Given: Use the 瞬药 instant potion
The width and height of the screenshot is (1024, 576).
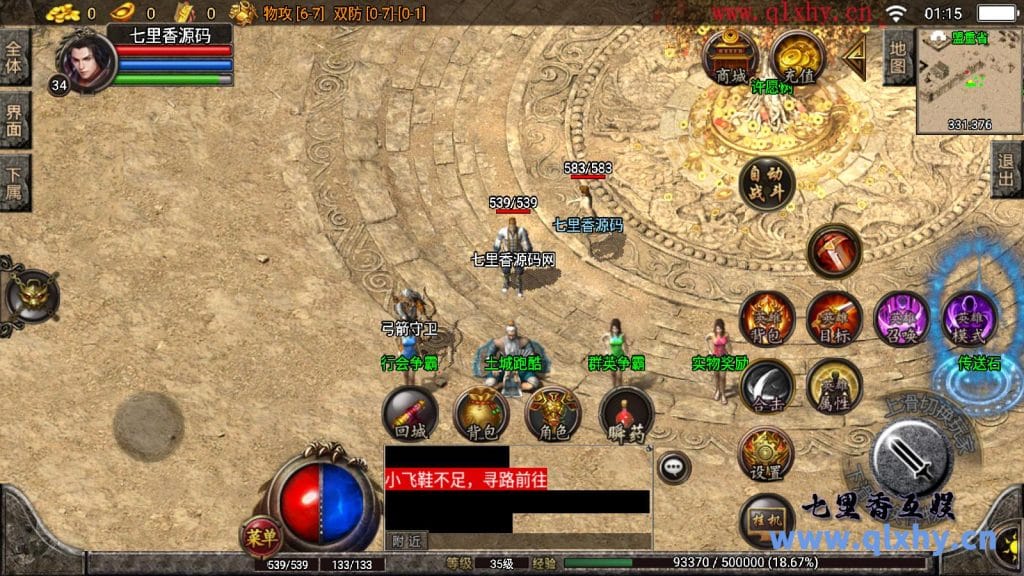Looking at the screenshot, I should pos(626,414).
